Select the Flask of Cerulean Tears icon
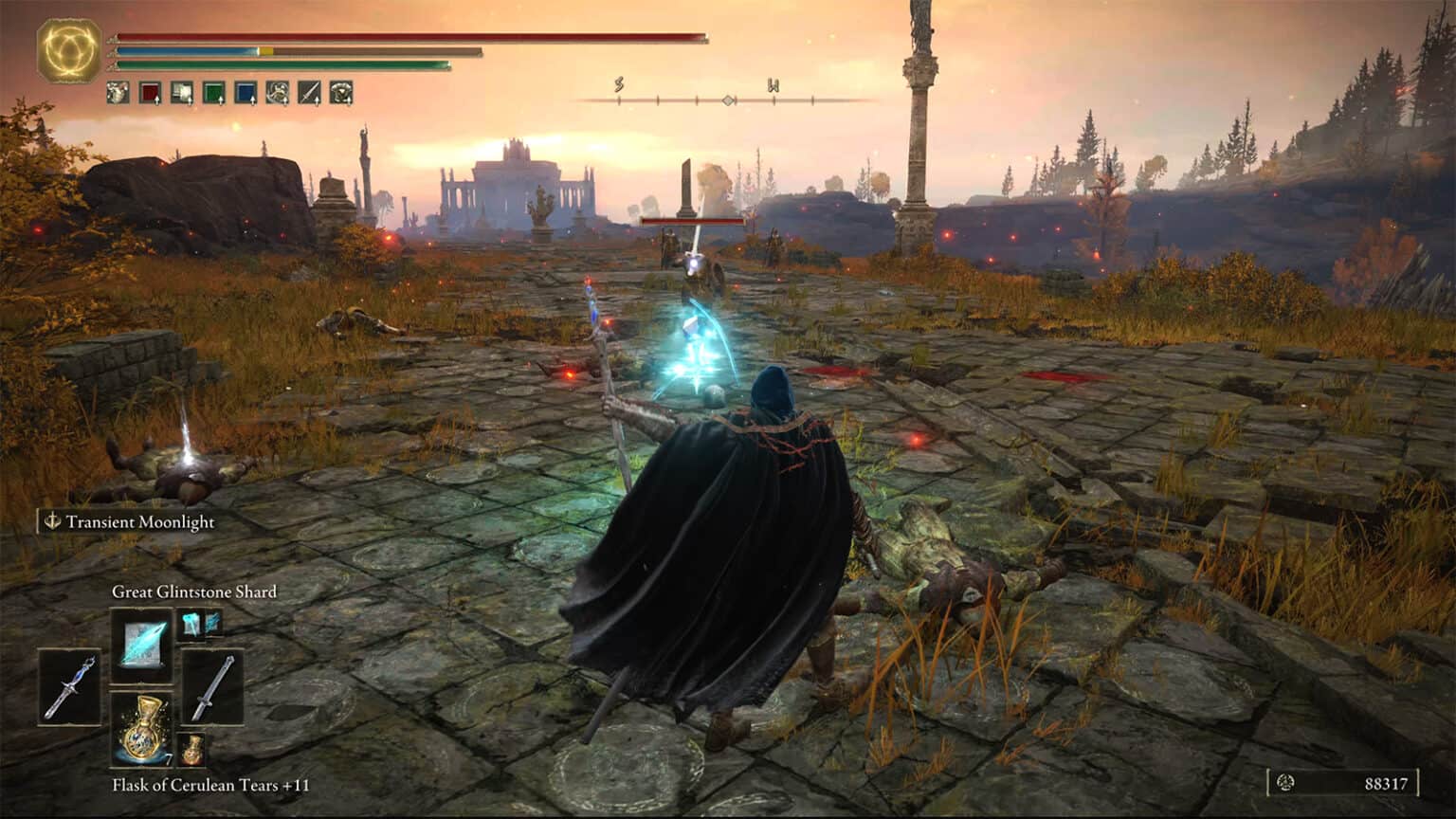This screenshot has height=819, width=1456. tap(142, 728)
